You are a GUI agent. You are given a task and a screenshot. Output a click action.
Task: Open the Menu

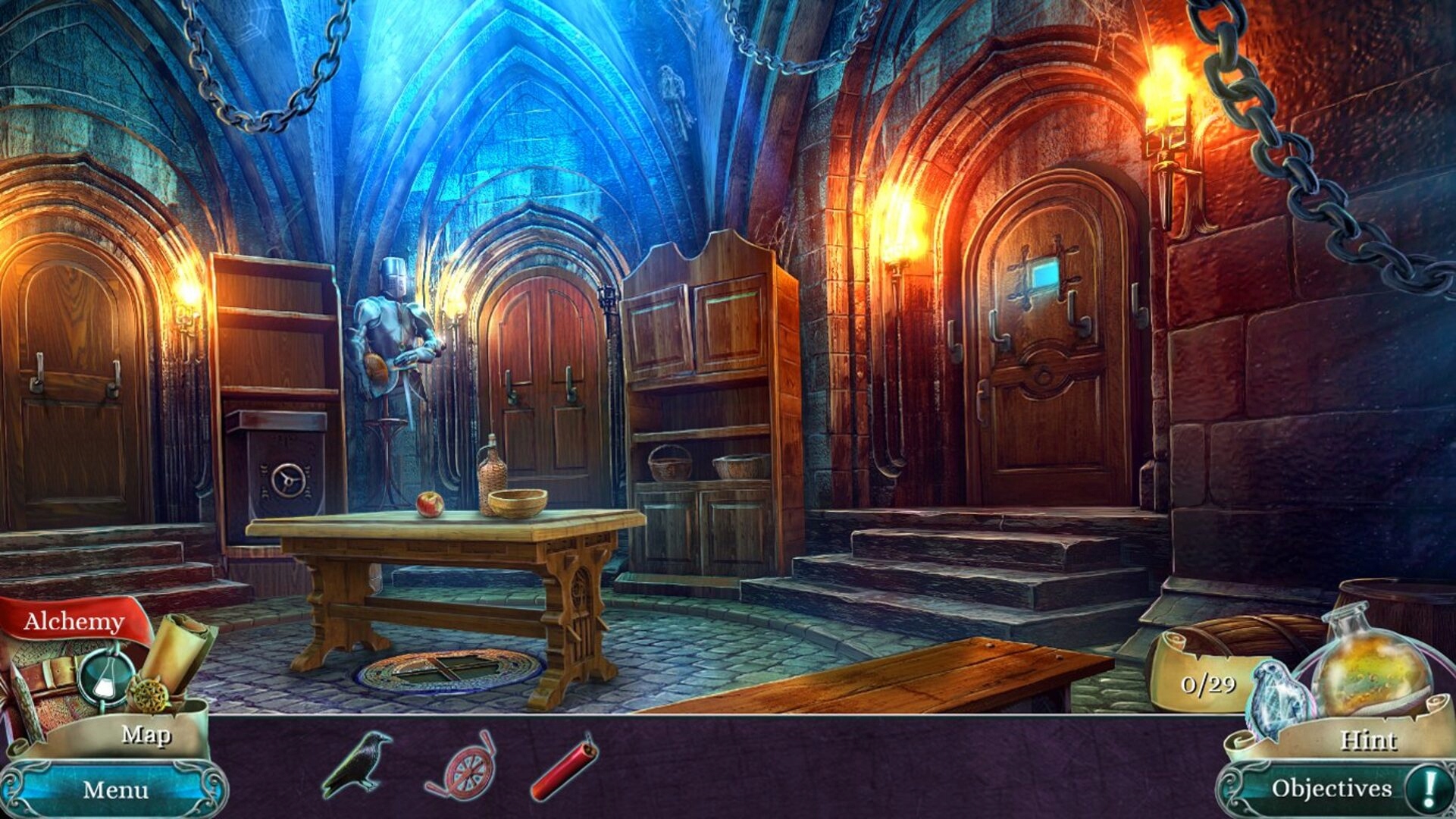tap(115, 789)
